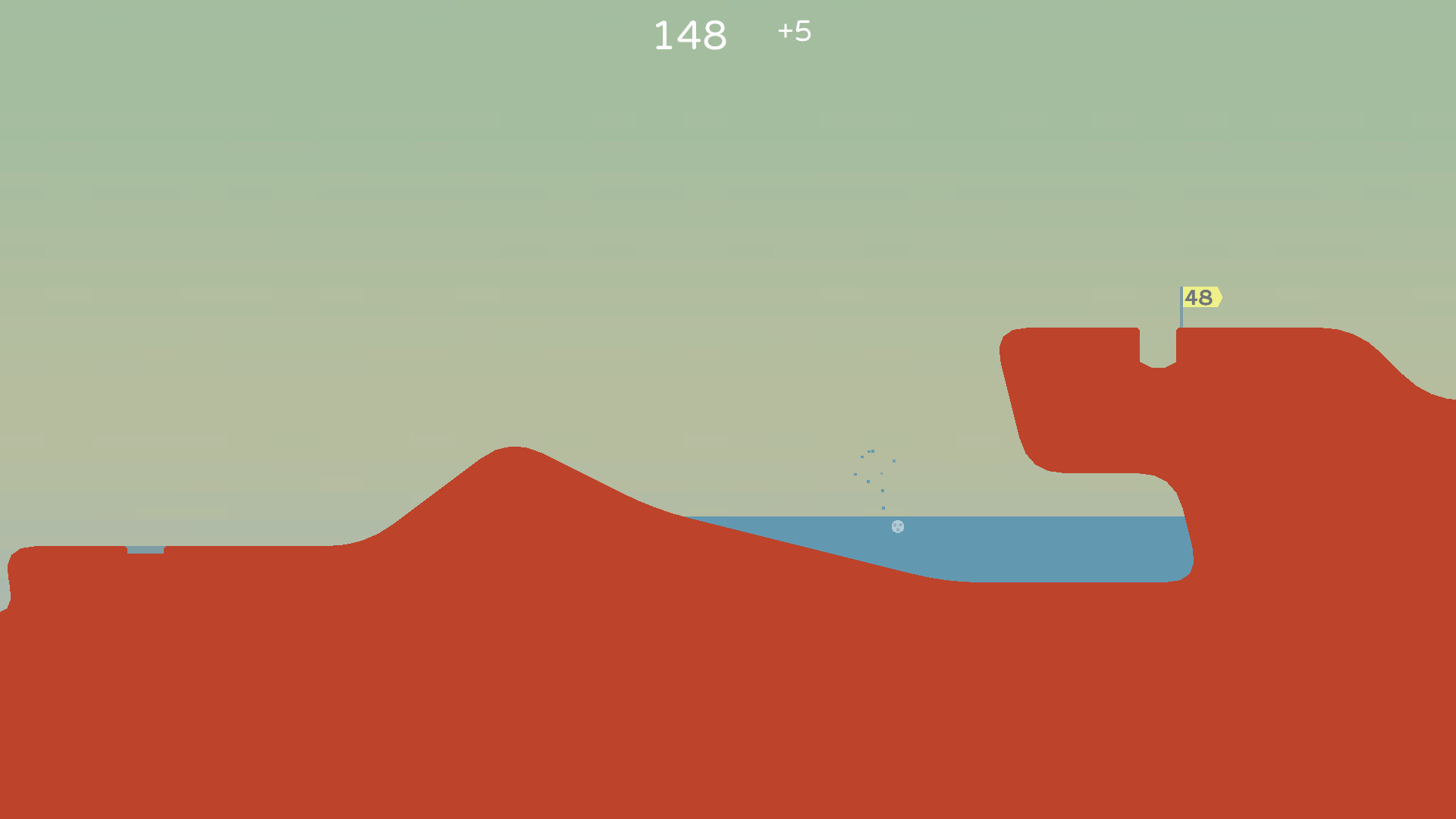Click the stroke counter showing 148
The width and height of the screenshot is (1456, 819).
[x=691, y=34]
